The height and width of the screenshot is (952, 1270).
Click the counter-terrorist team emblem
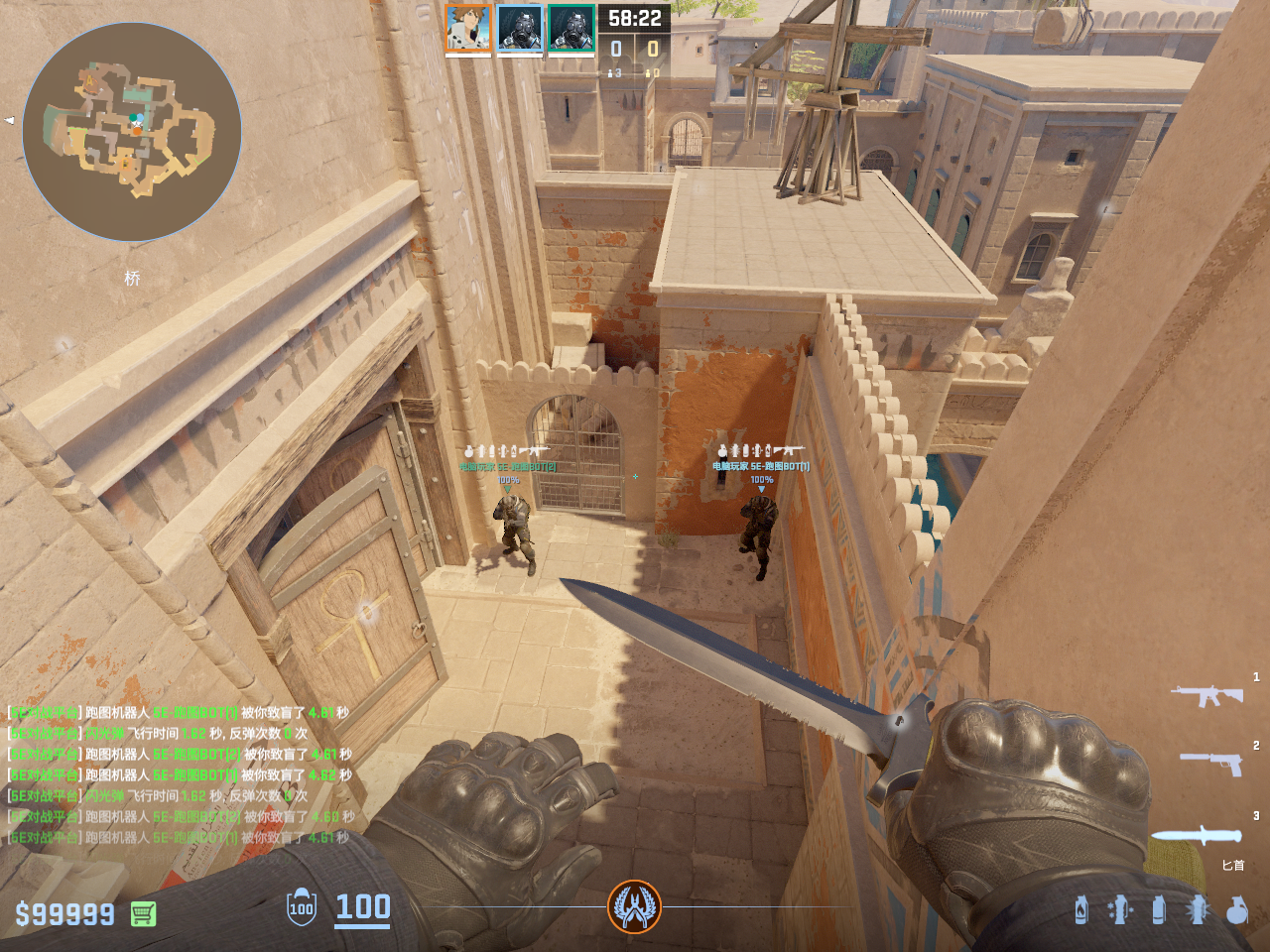pyautogui.click(x=634, y=906)
